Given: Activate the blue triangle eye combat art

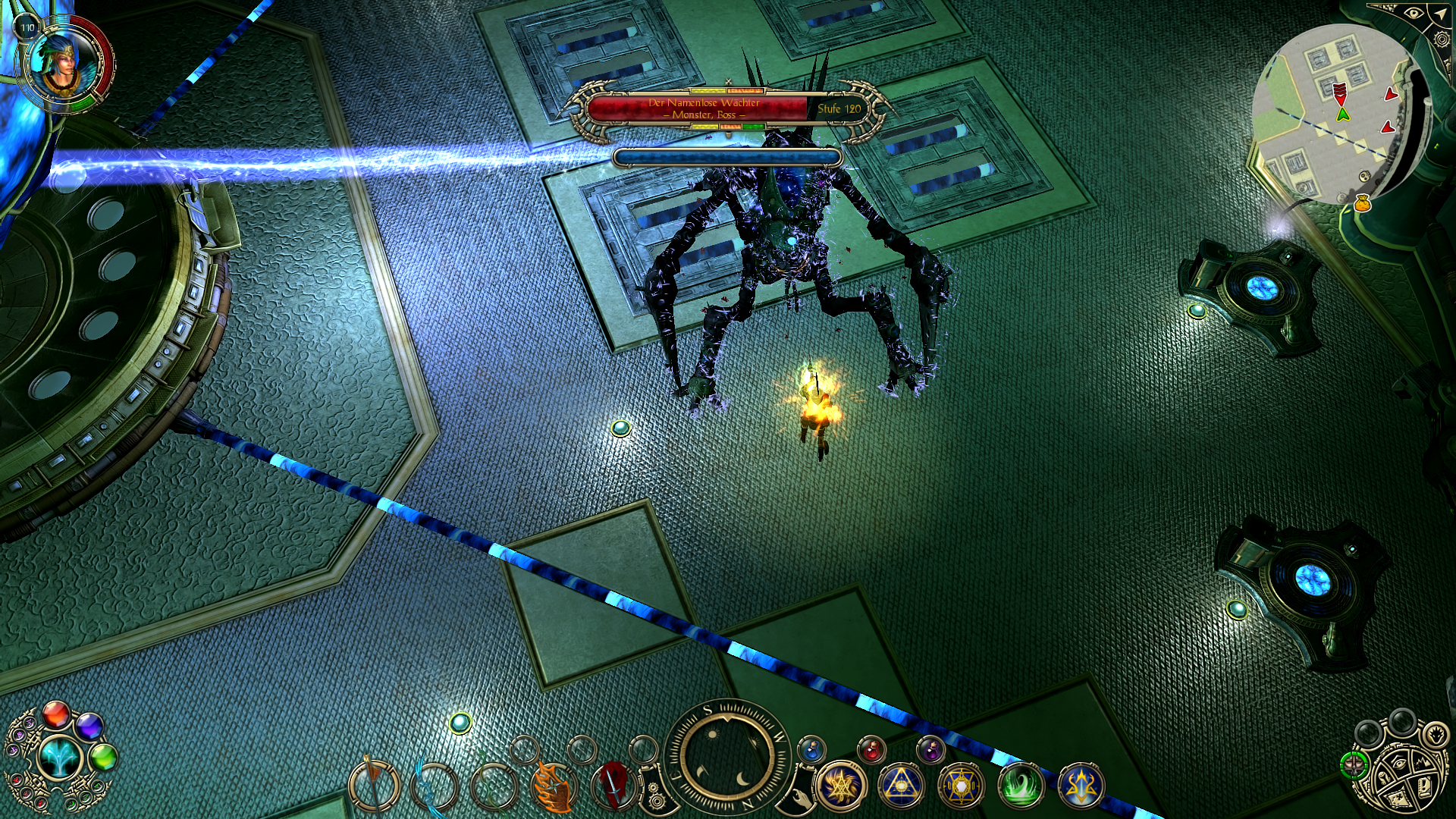Looking at the screenshot, I should (901, 786).
